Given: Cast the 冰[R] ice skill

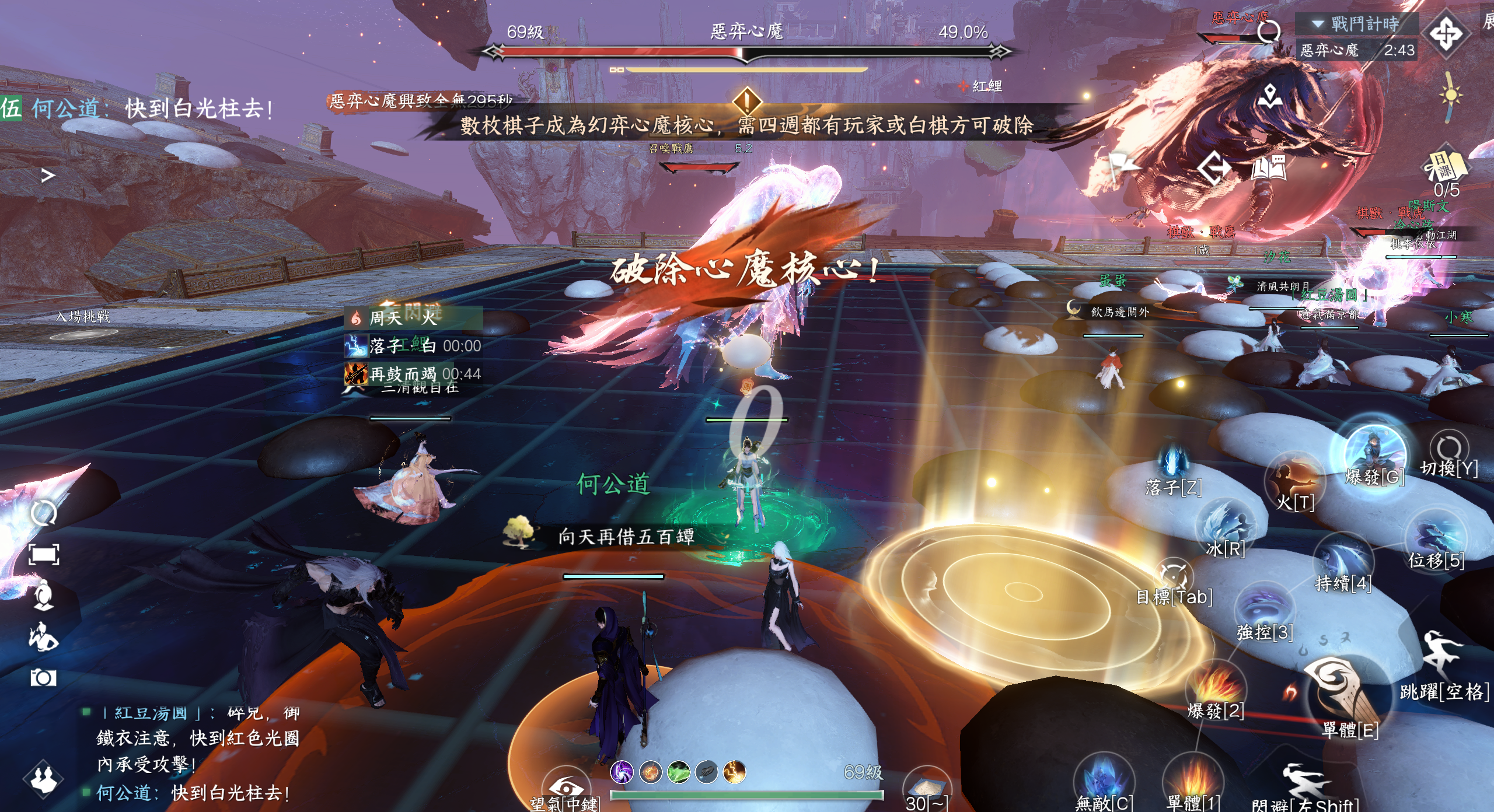Looking at the screenshot, I should pyautogui.click(x=1224, y=524).
